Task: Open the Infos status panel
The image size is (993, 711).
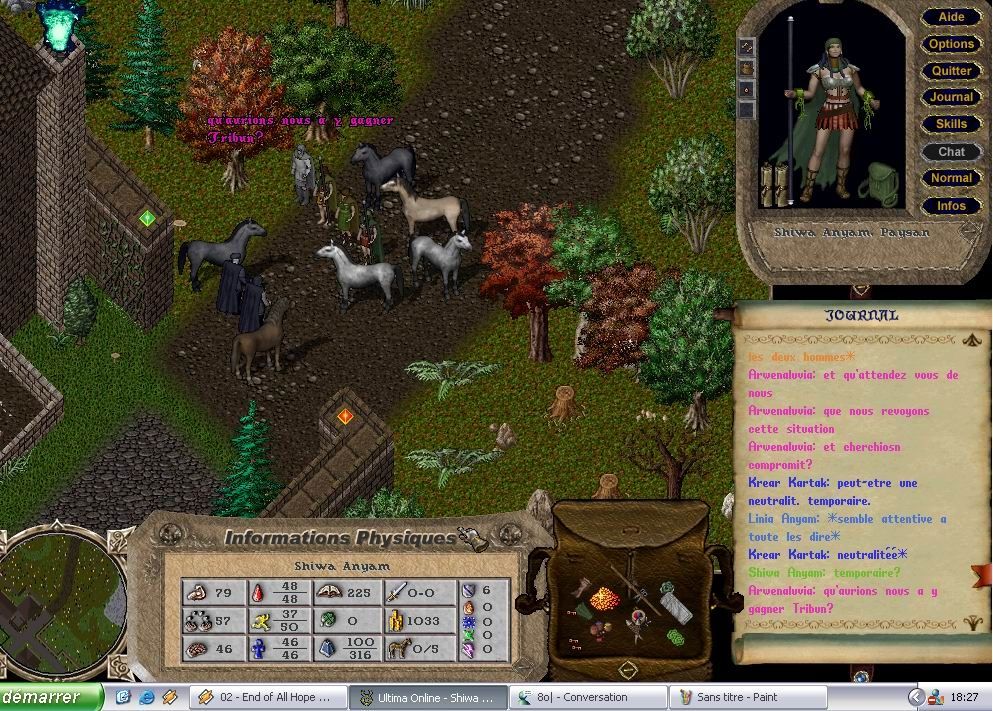Action: [951, 206]
